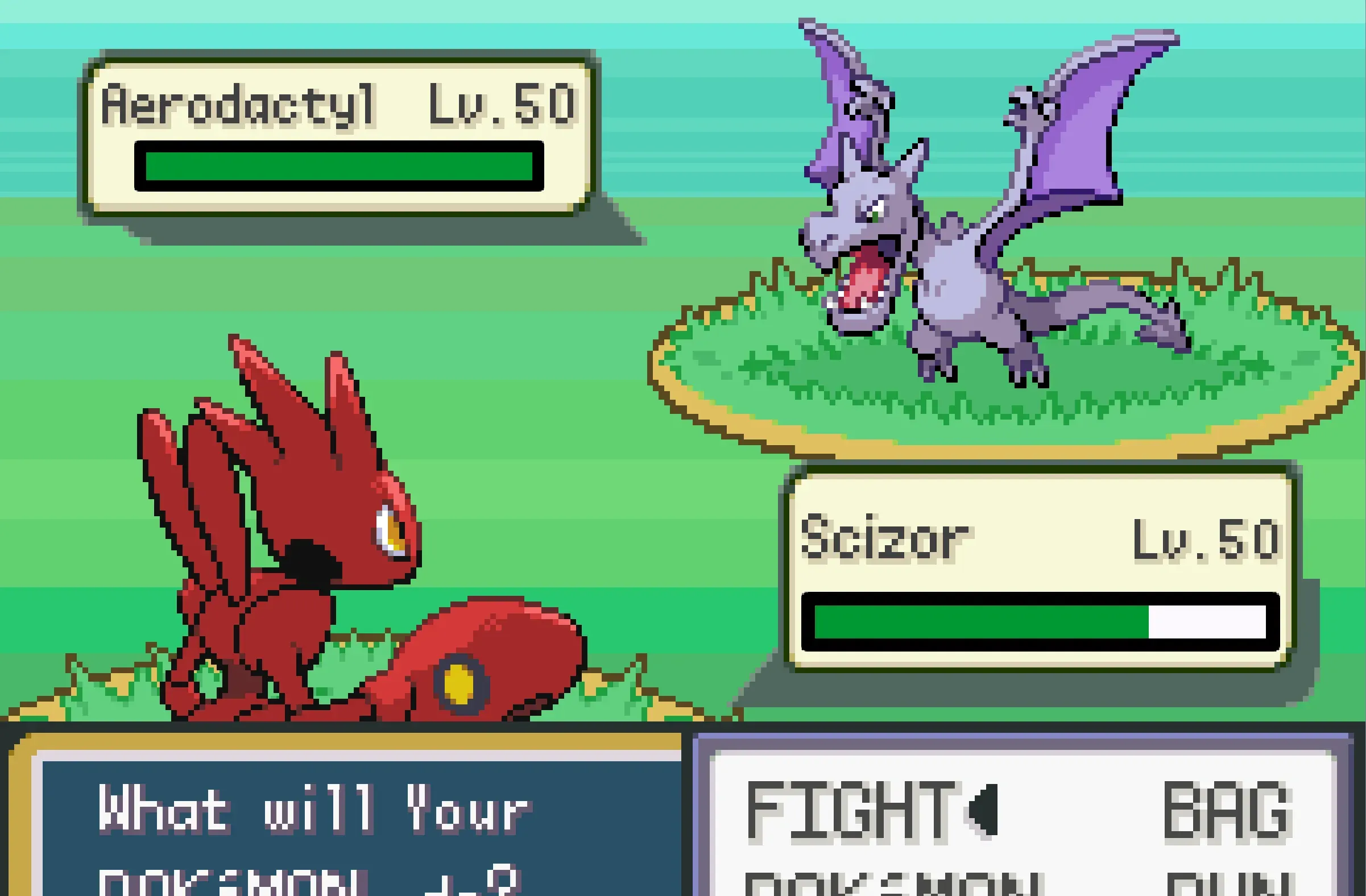Click the Aerodactyl name label
Image resolution: width=1366 pixels, height=896 pixels.
[x=241, y=106]
